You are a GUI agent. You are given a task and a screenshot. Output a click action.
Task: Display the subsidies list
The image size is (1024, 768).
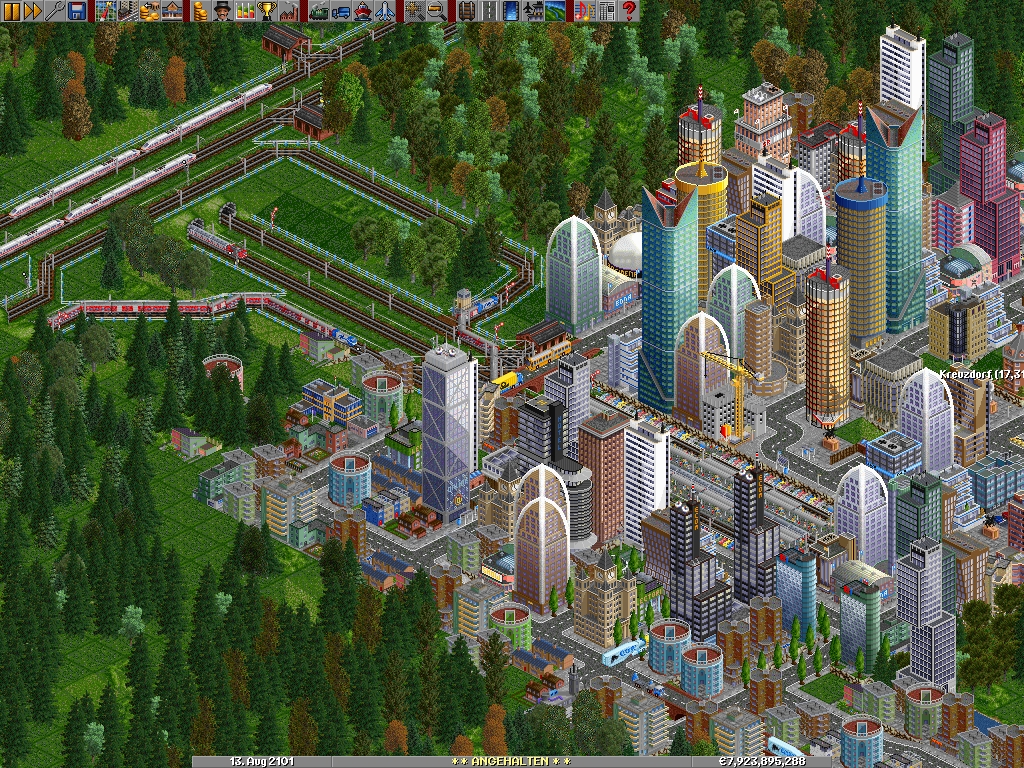coord(151,11)
